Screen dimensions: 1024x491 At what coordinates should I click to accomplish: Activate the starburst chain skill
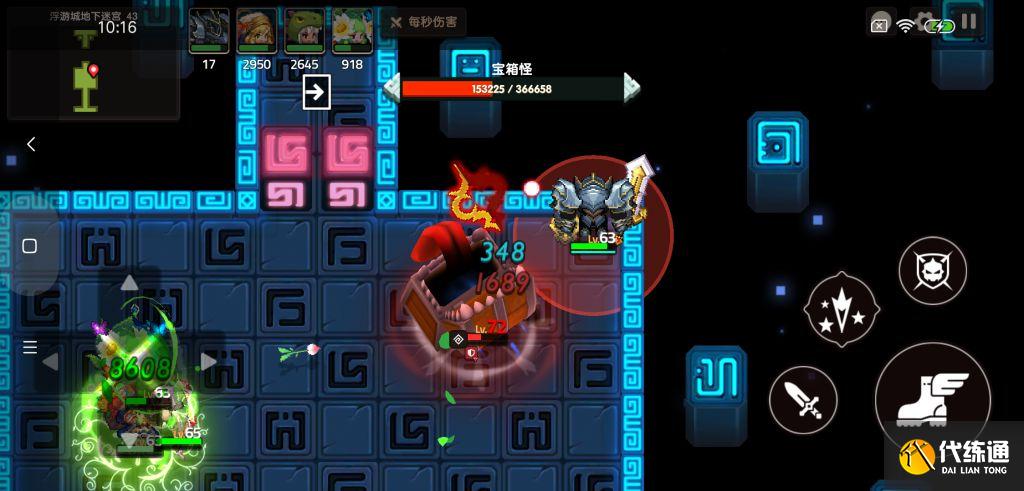[841, 309]
